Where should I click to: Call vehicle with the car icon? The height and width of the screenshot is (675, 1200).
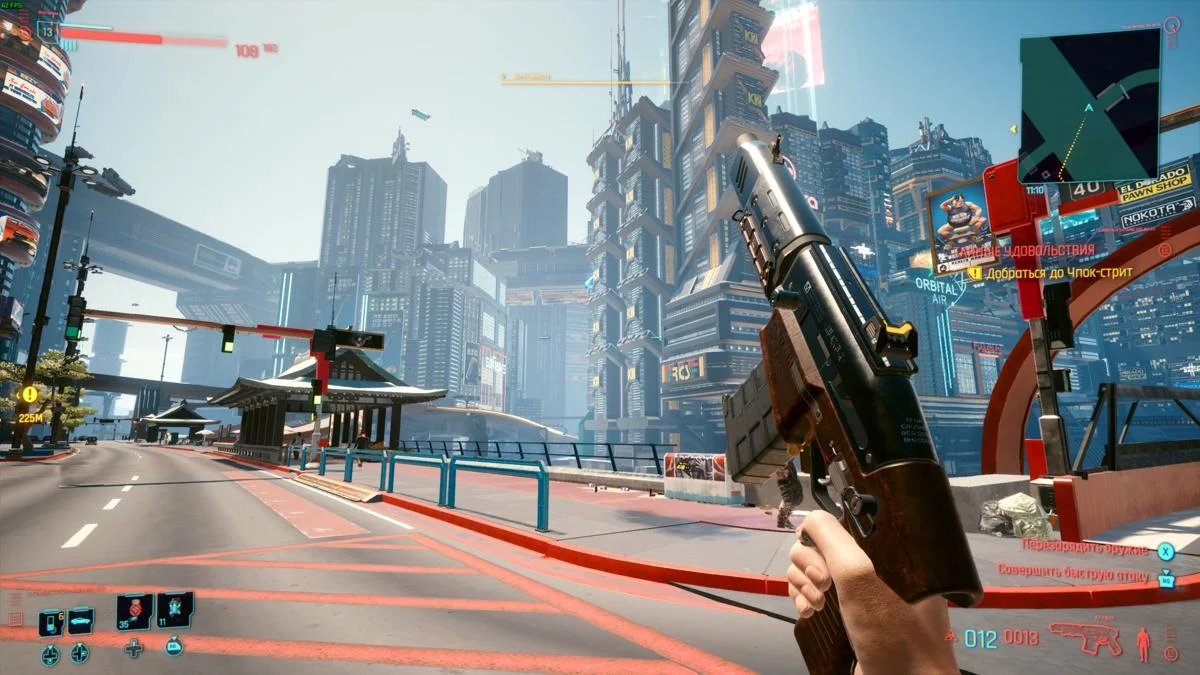tap(80, 621)
